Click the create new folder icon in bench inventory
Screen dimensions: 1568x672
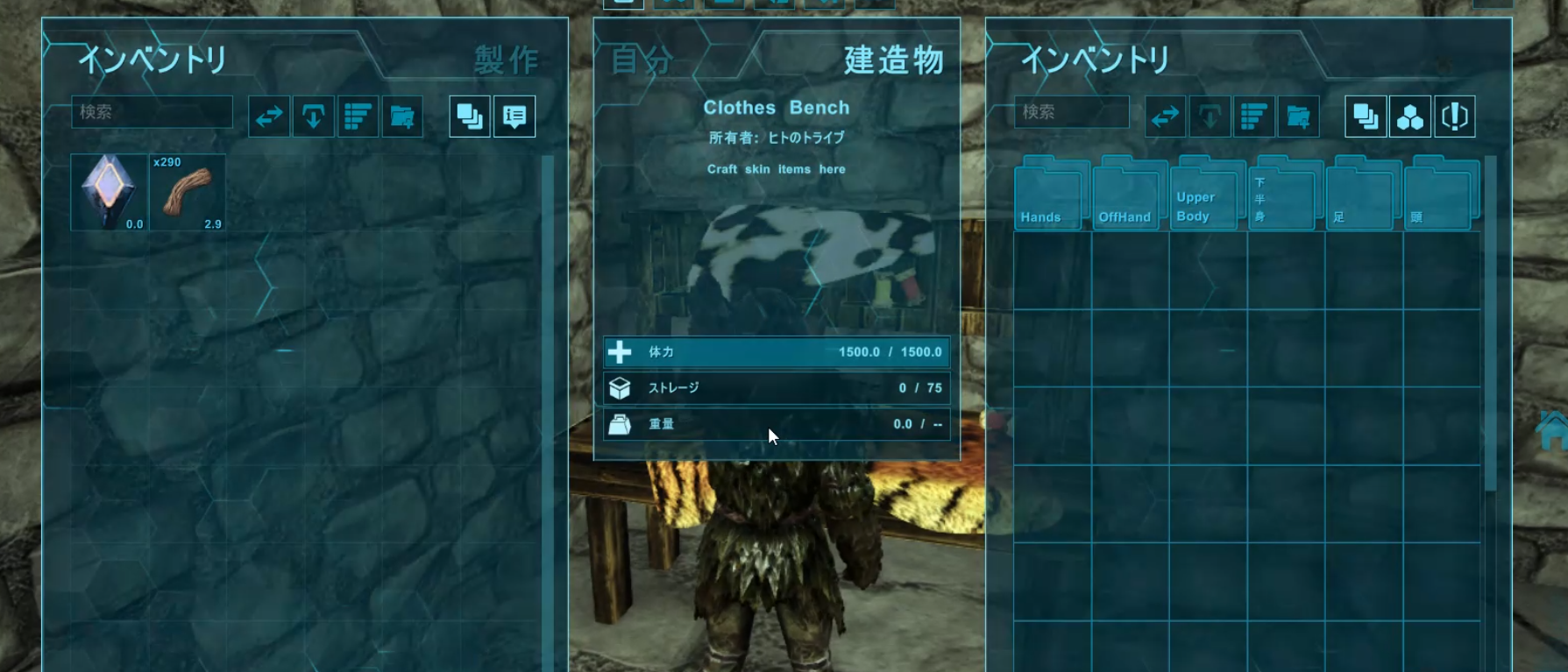point(1298,115)
